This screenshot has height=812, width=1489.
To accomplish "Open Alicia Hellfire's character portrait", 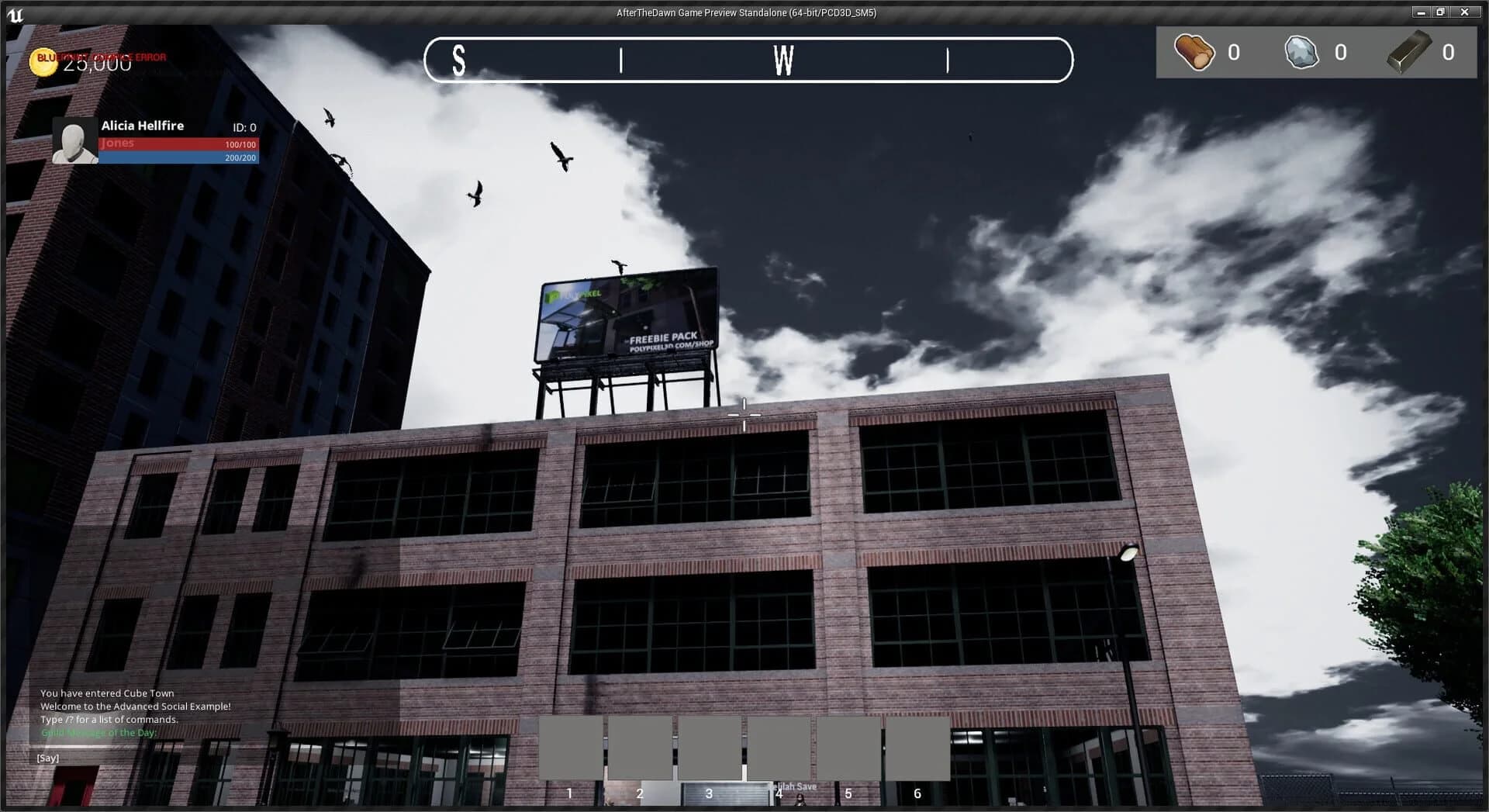I will pos(74,140).
